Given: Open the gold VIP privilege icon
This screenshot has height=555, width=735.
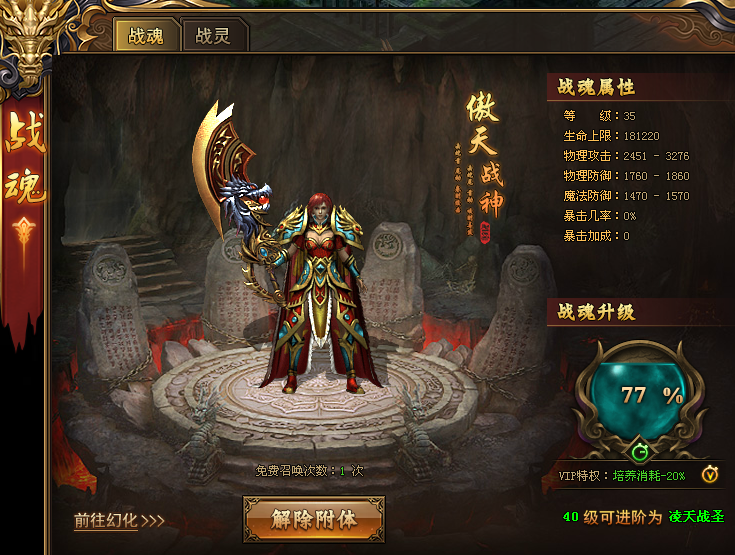Looking at the screenshot, I should [x=709, y=474].
